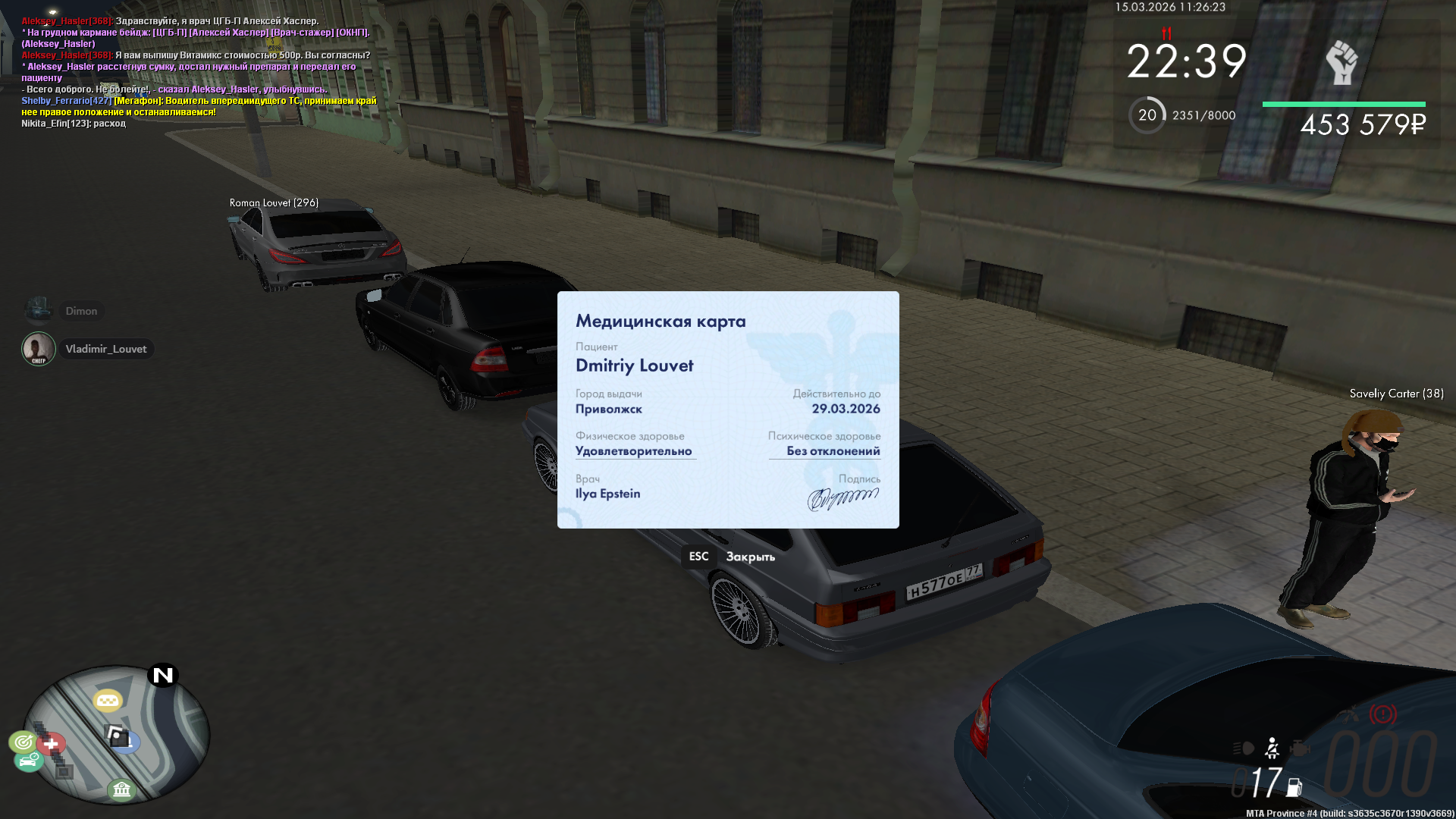Click the medical card doctor's signature

tap(843, 498)
